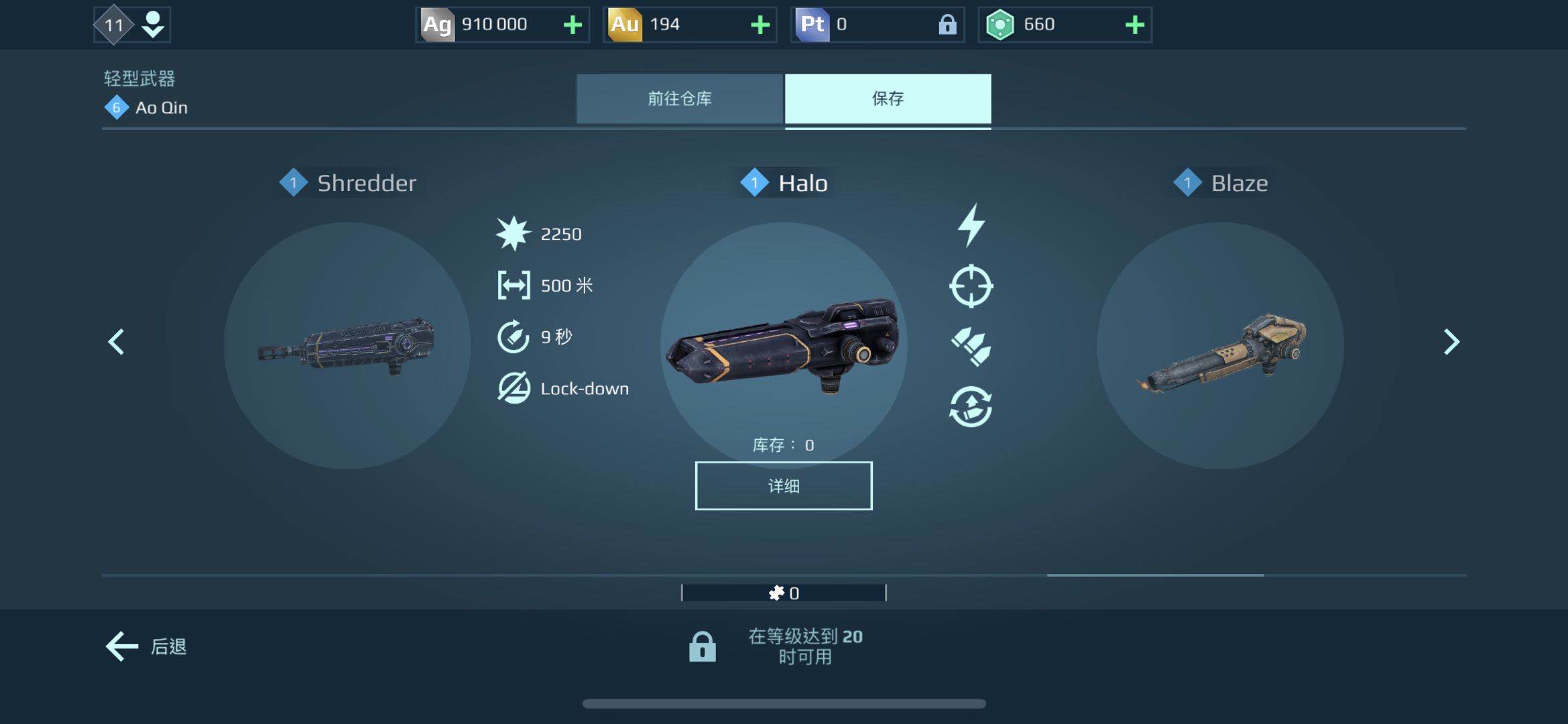1568x724 pixels.
Task: Select the Shredder weapon thumbnail
Action: (347, 345)
